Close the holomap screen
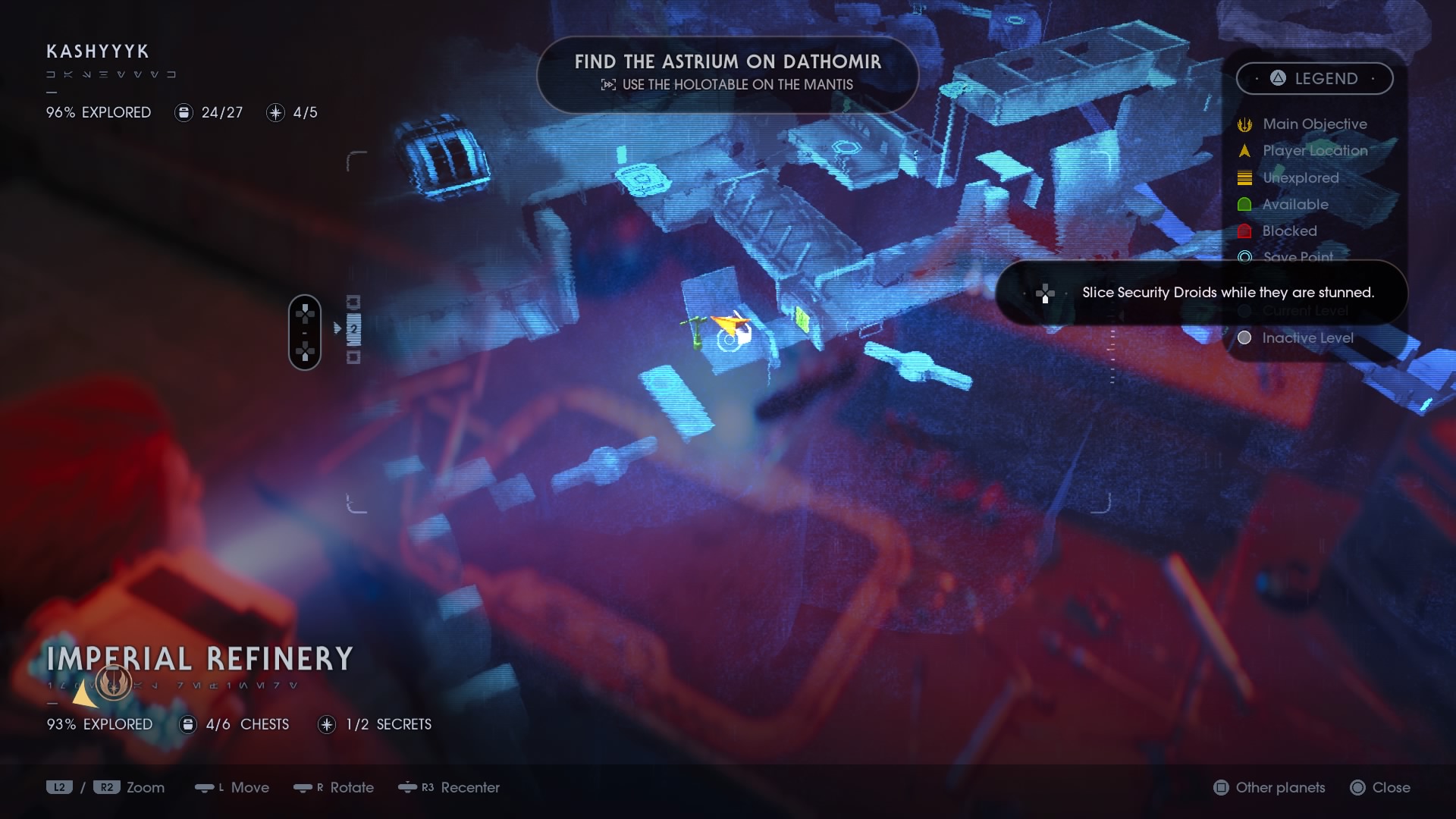 tap(1380, 788)
